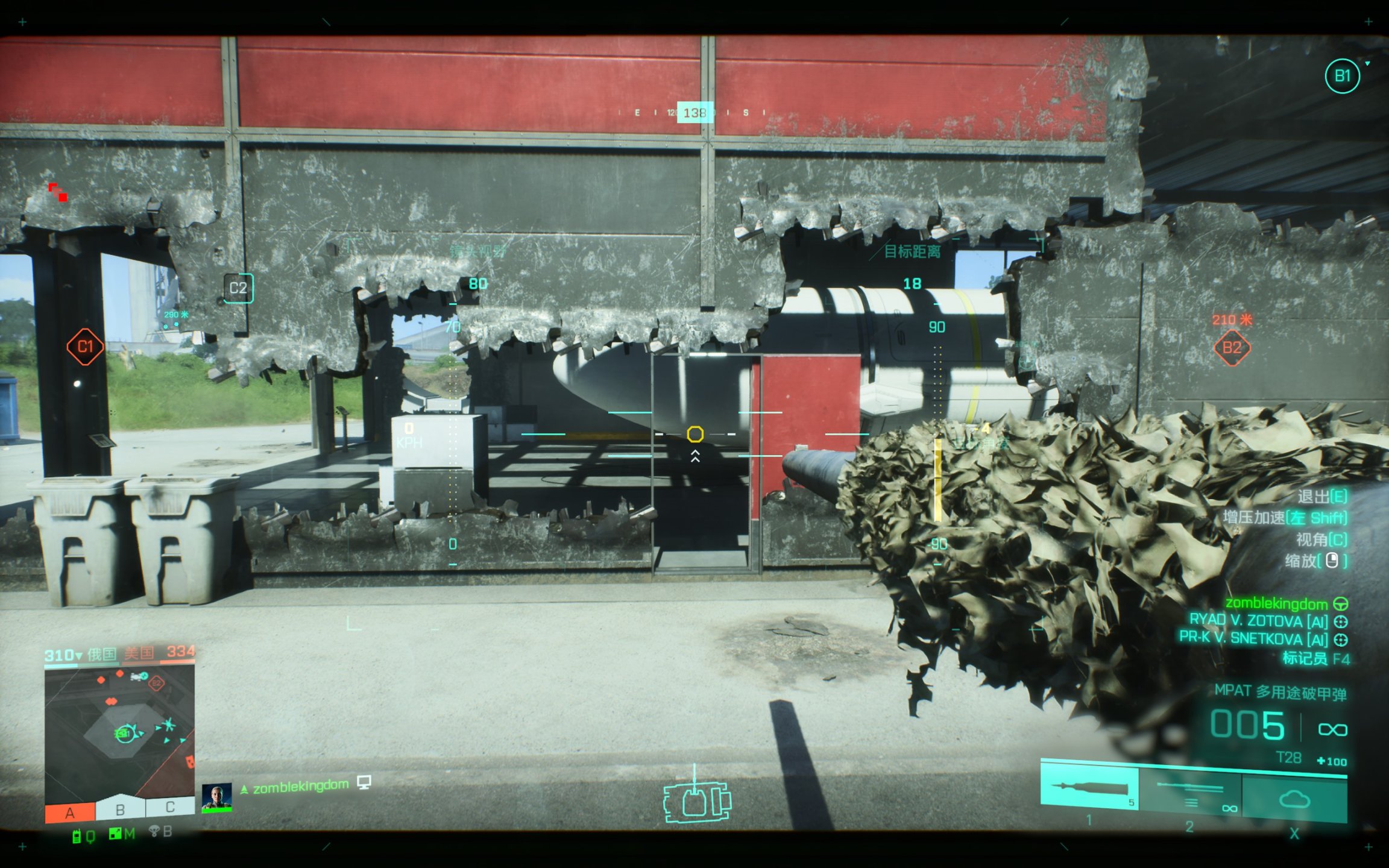
Task: Select capture point A flag indicator
Action: (x=70, y=813)
